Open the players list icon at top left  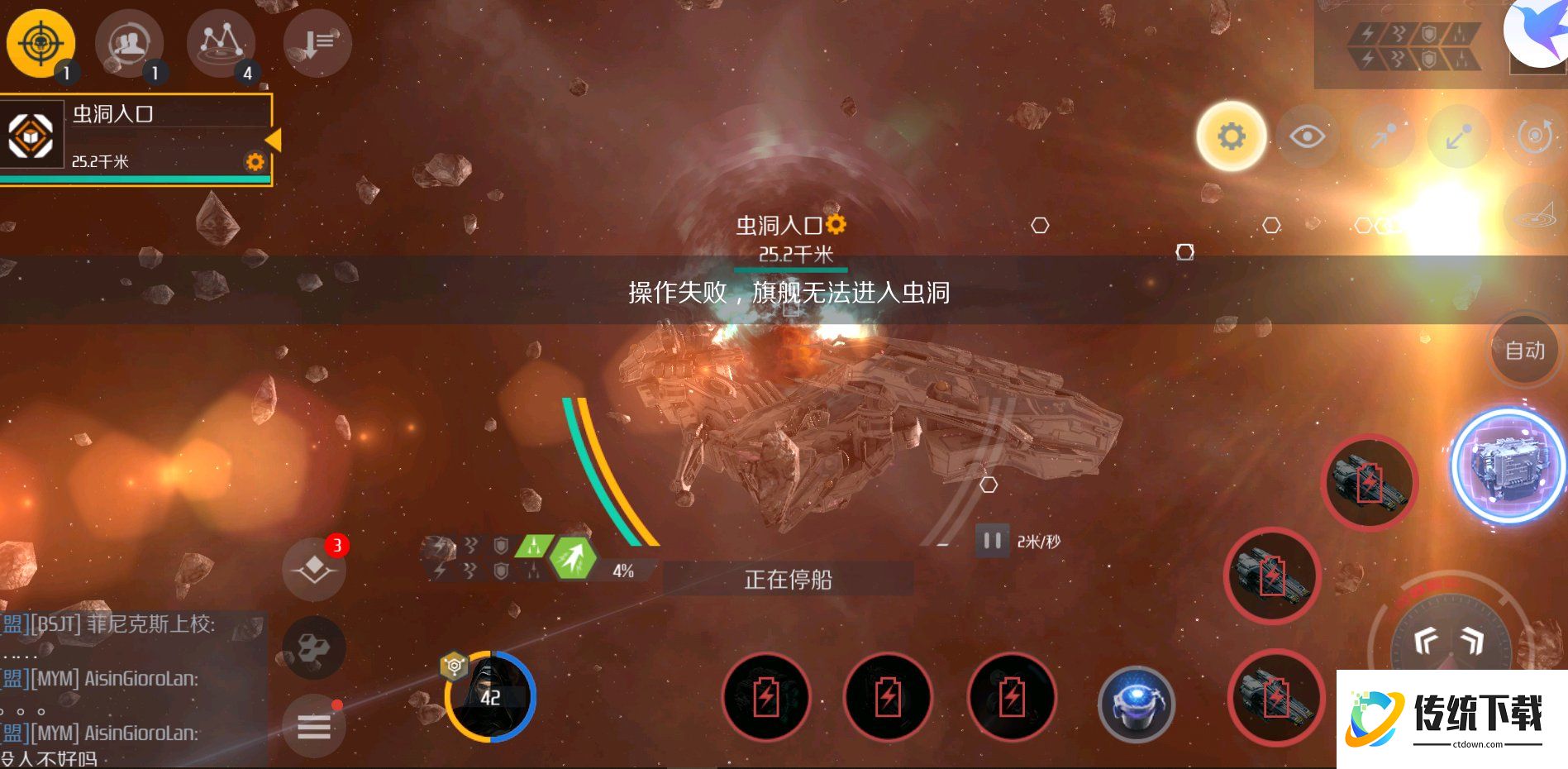(129, 43)
